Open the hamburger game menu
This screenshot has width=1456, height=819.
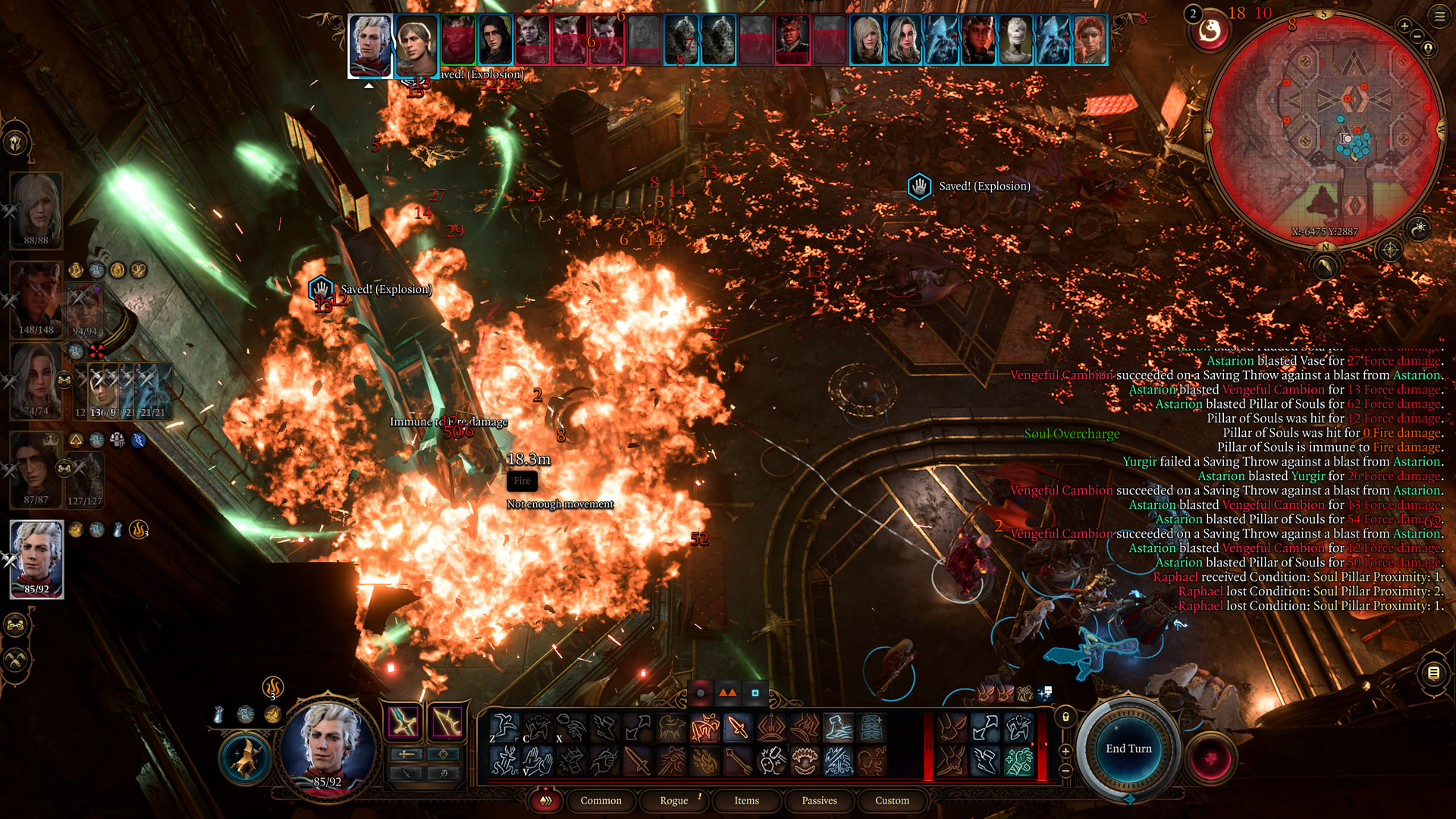pyautogui.click(x=1439, y=16)
